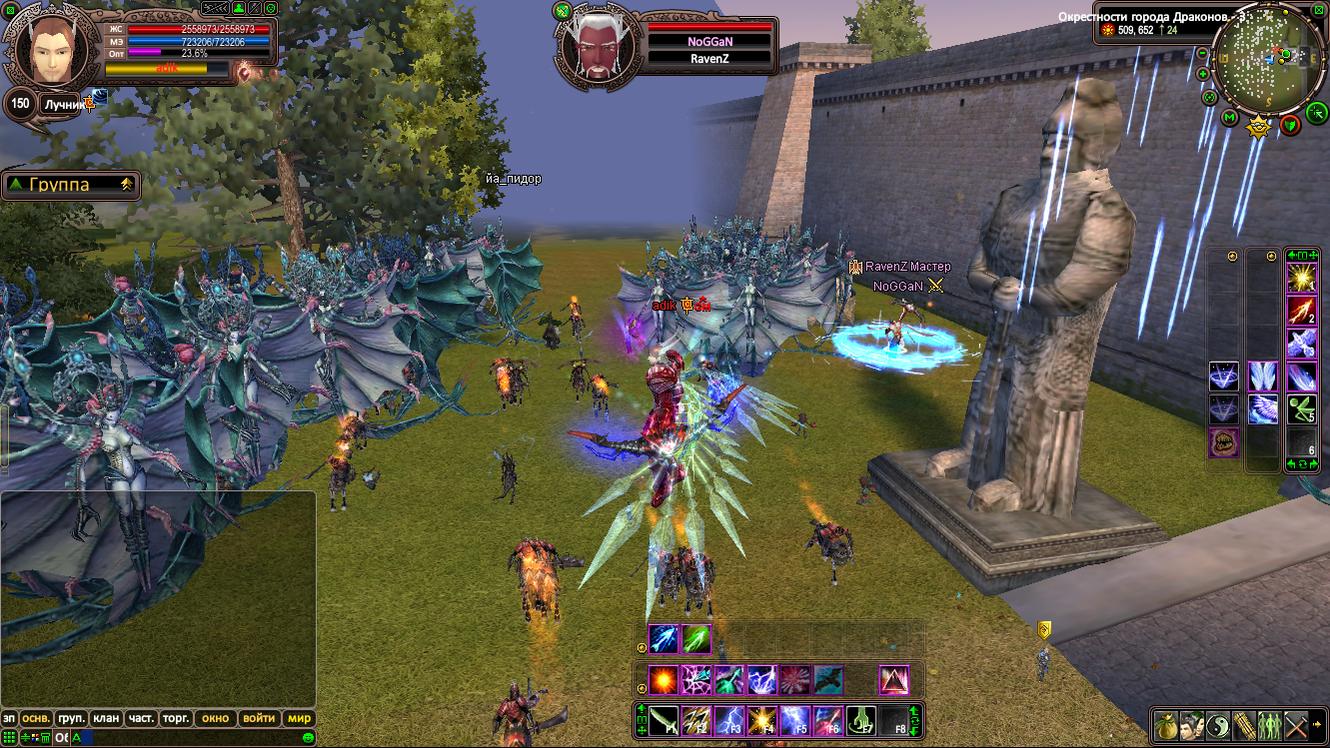
Task: Trigger the F7 green hand skill
Action: click(861, 720)
